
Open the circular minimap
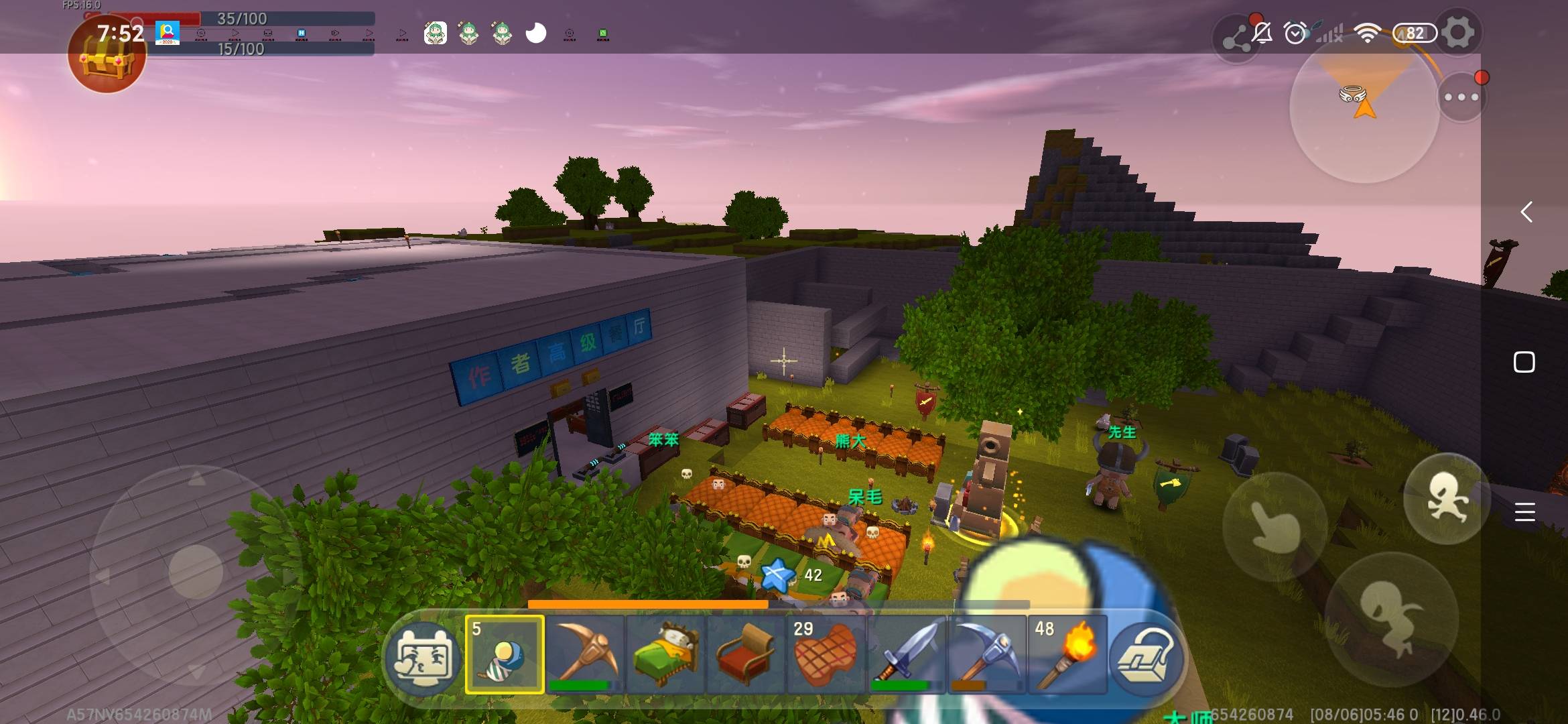[x=1364, y=109]
